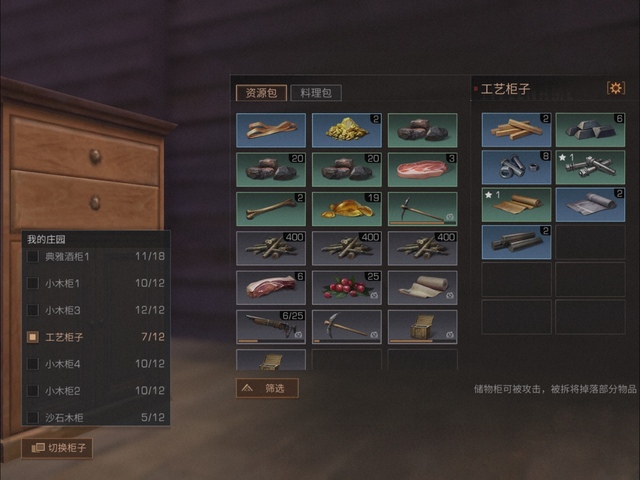Select the wood planks in the cabinet

(516, 129)
